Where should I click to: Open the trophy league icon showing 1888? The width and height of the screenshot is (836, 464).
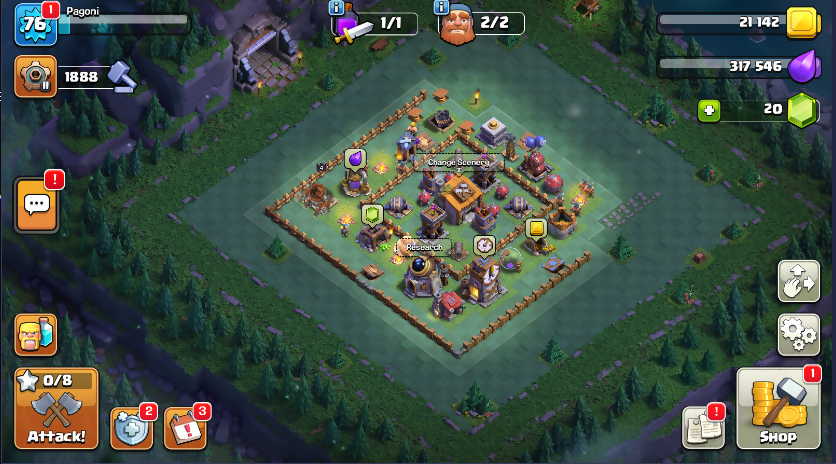coord(35,76)
